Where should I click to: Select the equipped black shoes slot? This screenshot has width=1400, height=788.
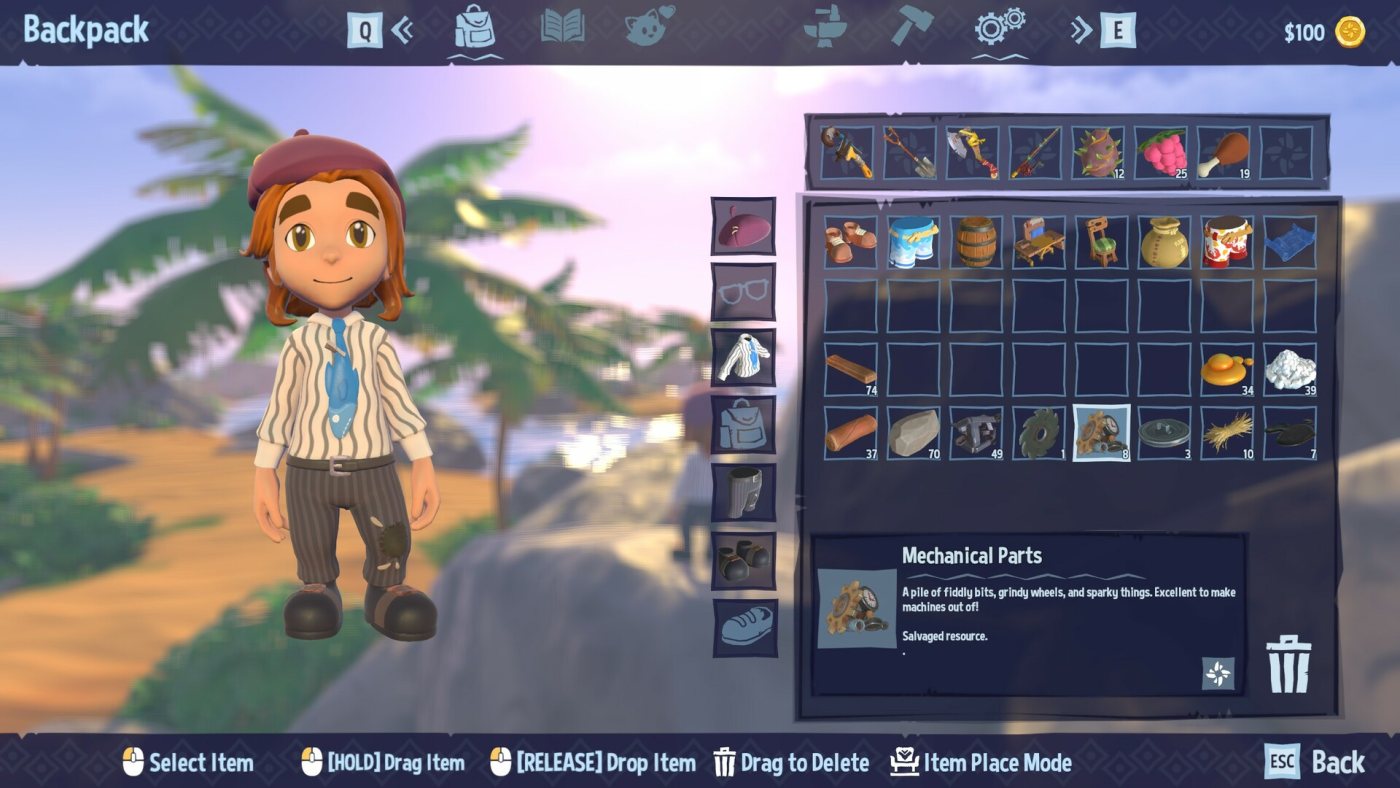(x=743, y=560)
